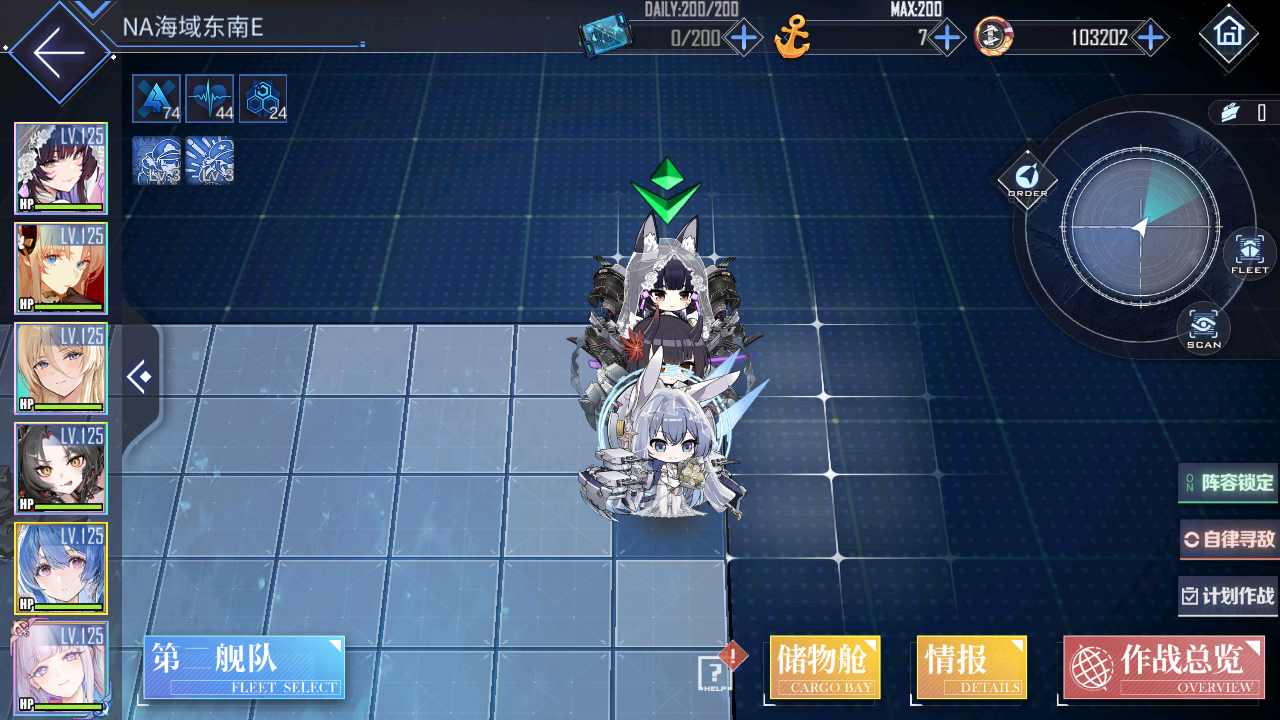Return to the home screen
Image resolution: width=1280 pixels, height=720 pixels.
pos(1227,34)
